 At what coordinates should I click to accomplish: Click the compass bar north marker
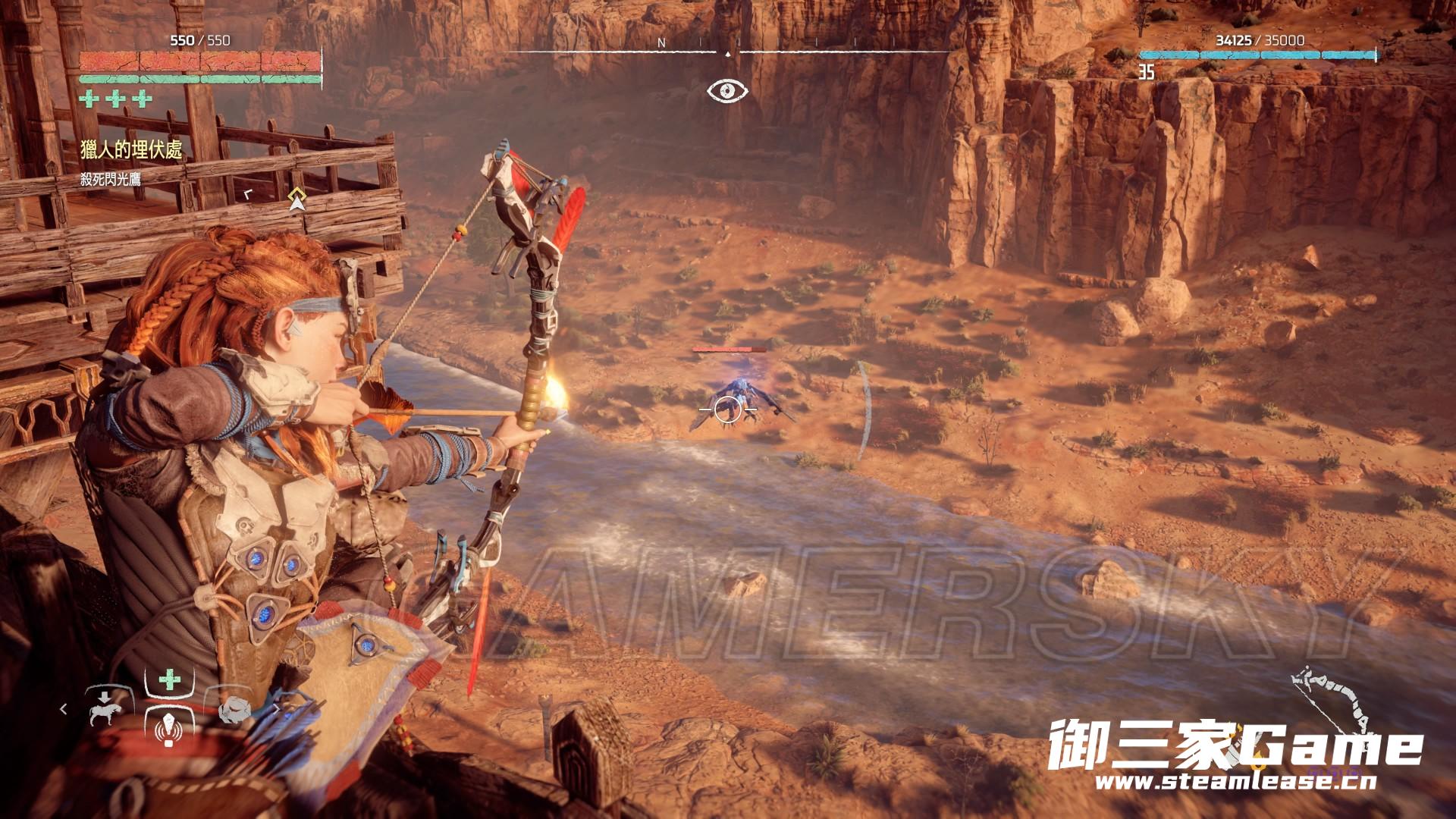point(661,43)
